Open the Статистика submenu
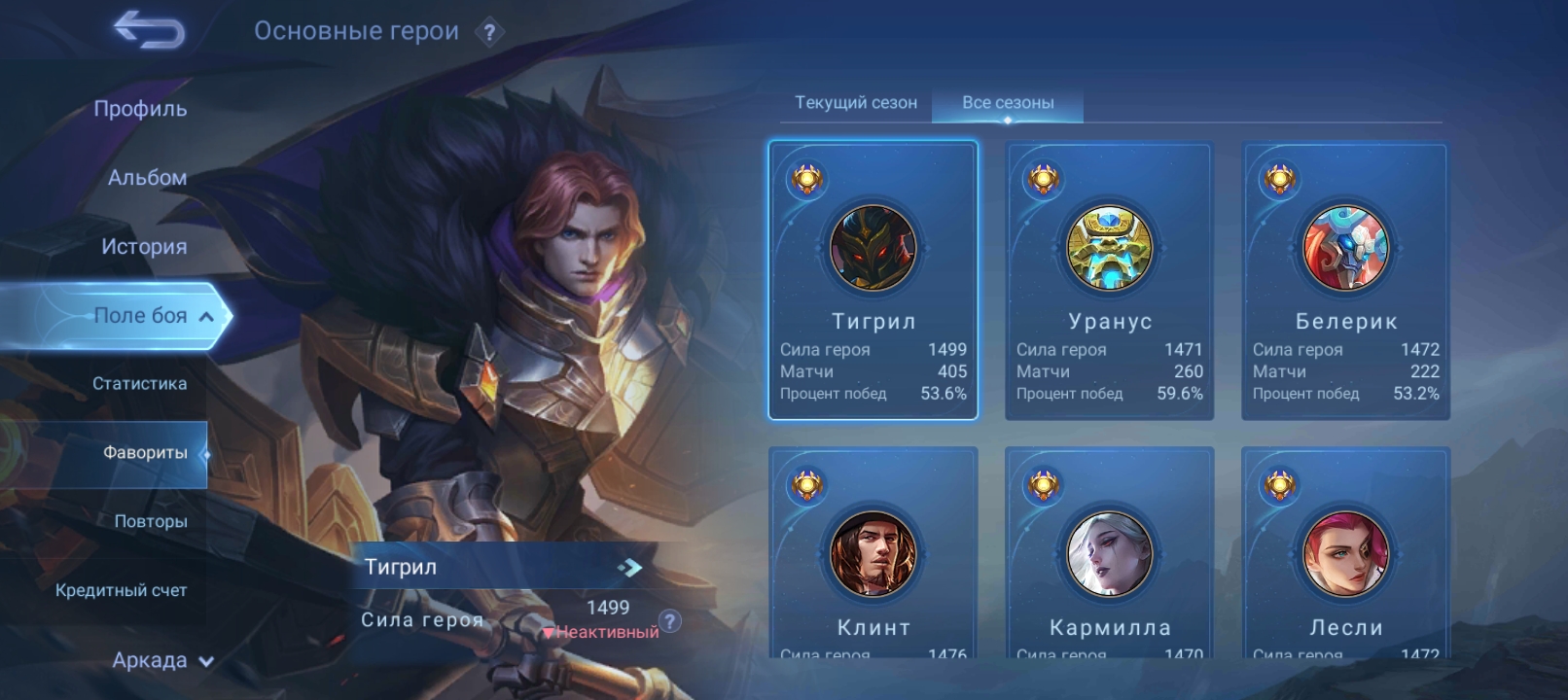Image resolution: width=1568 pixels, height=700 pixels. click(x=139, y=384)
